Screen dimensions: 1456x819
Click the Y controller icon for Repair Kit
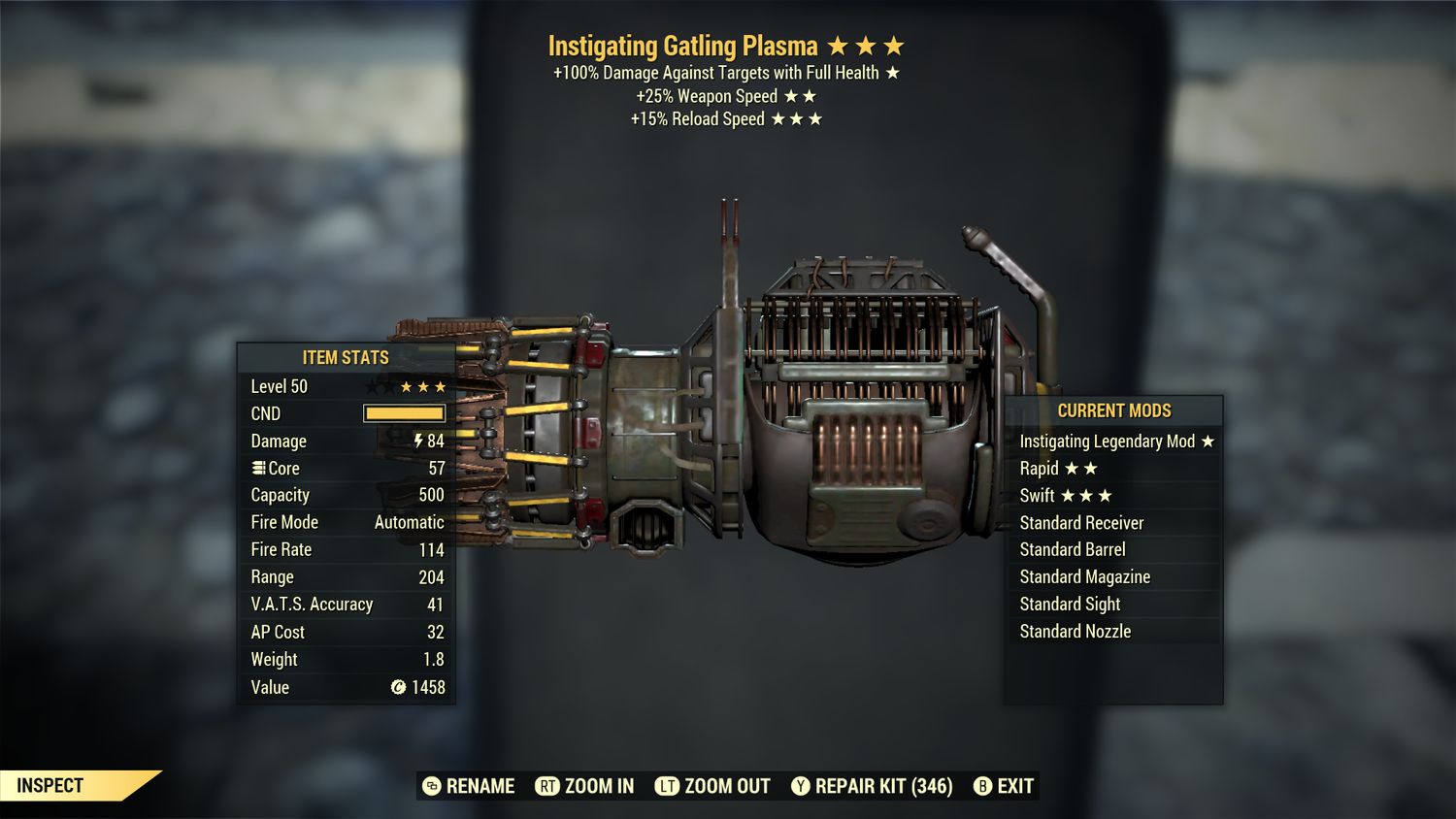coord(801,786)
